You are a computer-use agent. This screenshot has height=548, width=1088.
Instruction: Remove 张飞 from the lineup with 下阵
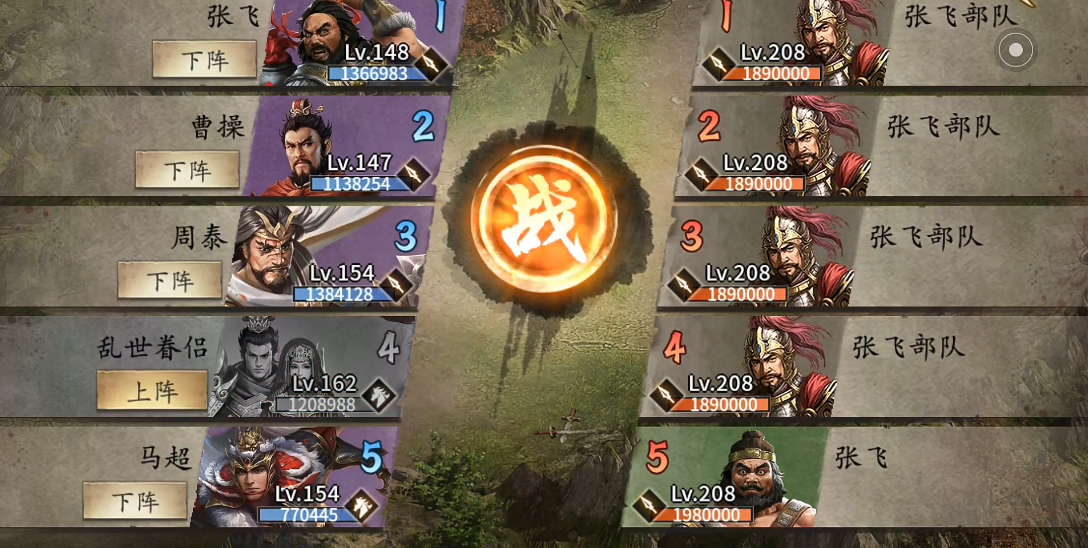[x=204, y=60]
